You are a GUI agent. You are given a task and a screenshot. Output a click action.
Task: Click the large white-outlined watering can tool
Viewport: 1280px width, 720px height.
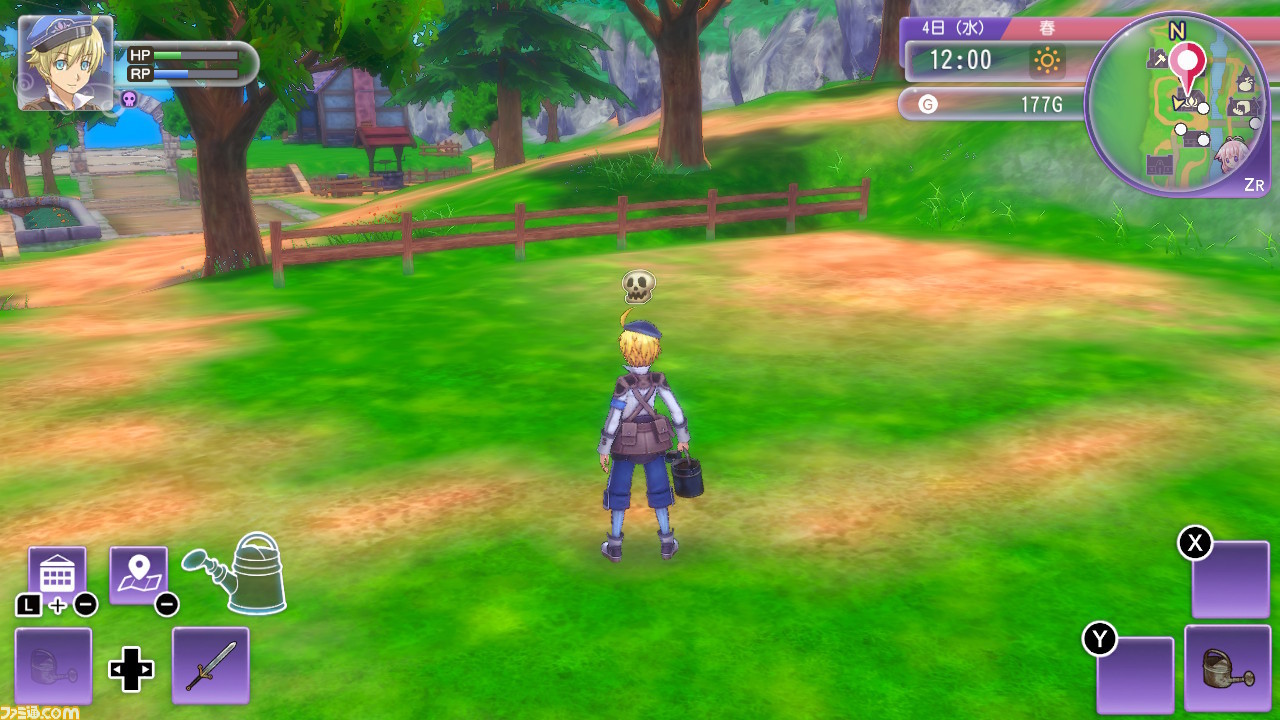coord(240,573)
